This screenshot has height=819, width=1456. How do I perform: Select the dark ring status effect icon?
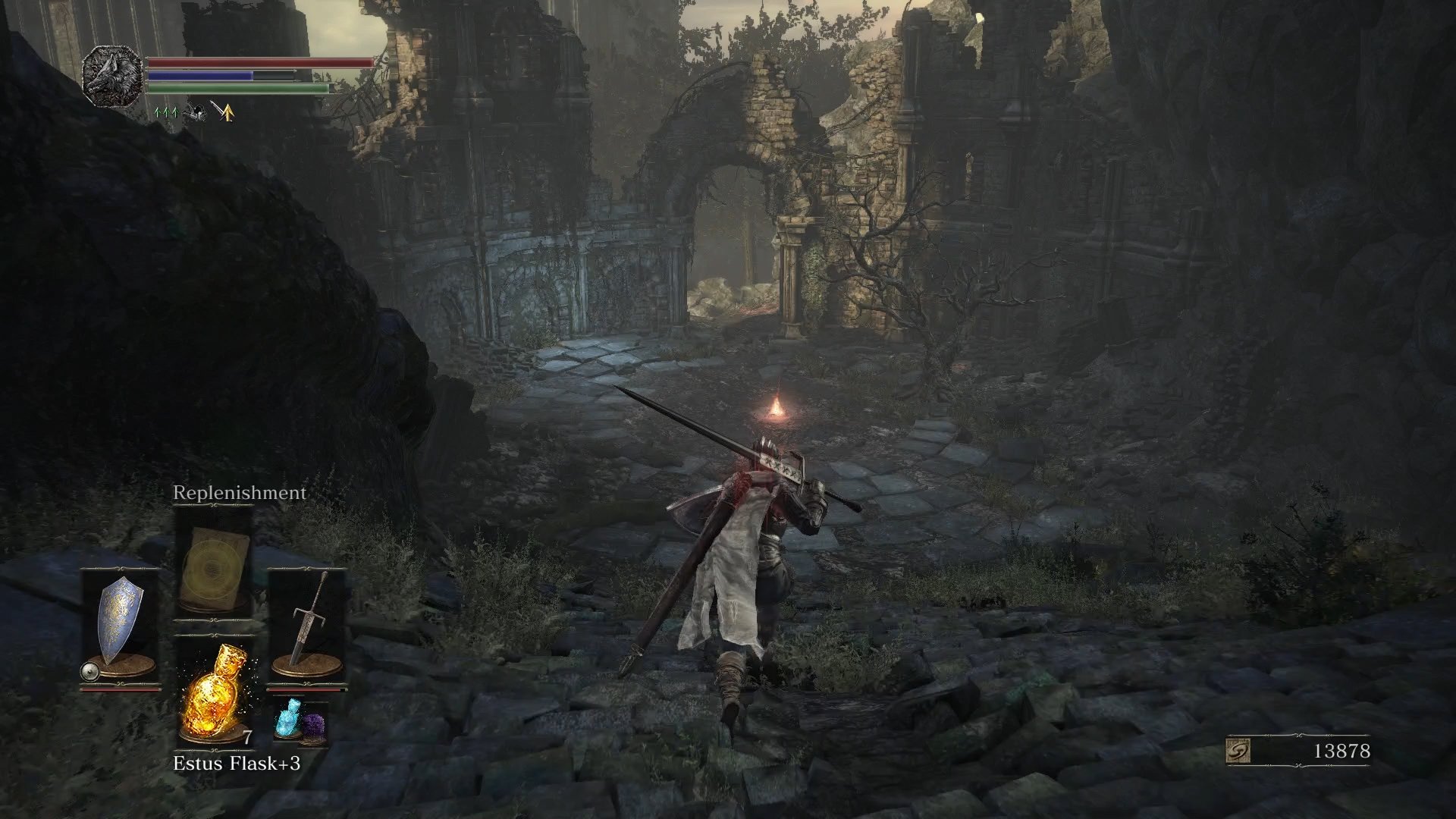pos(195,111)
